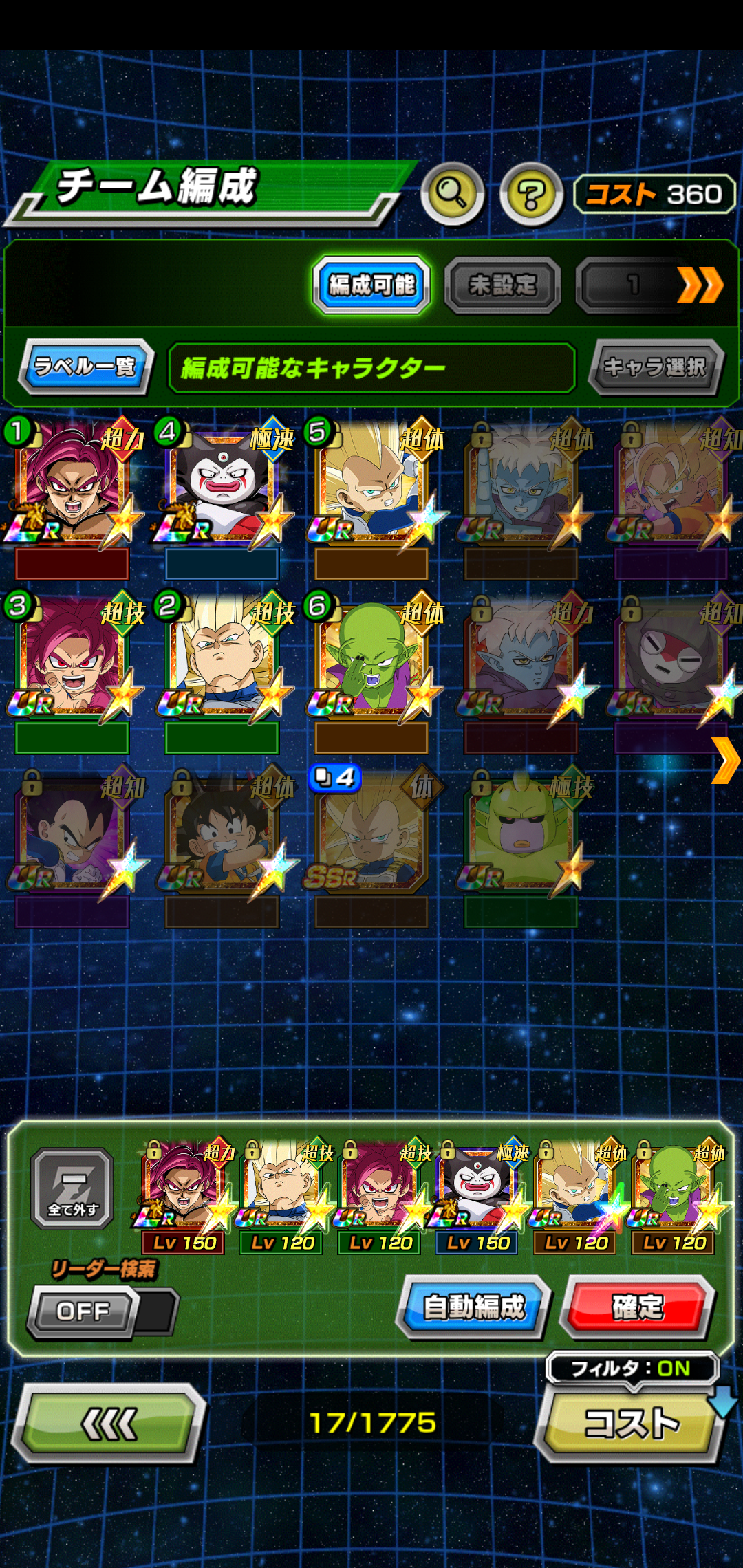Open the magnifying glass search

pos(452,194)
